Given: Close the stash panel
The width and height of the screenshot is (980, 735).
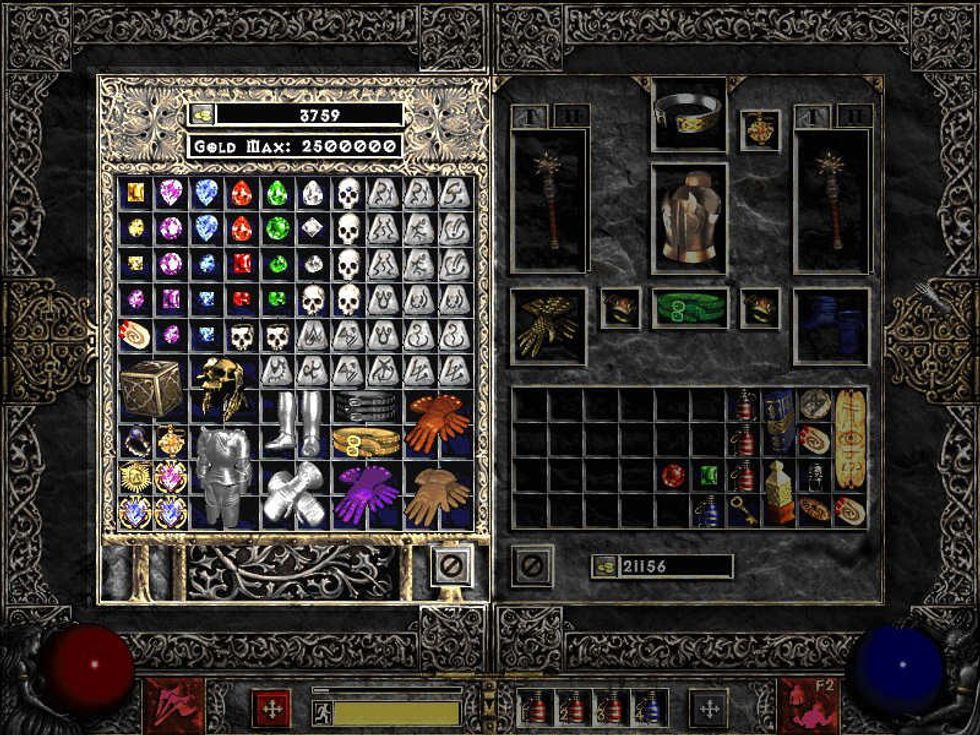Looking at the screenshot, I should point(452,566).
